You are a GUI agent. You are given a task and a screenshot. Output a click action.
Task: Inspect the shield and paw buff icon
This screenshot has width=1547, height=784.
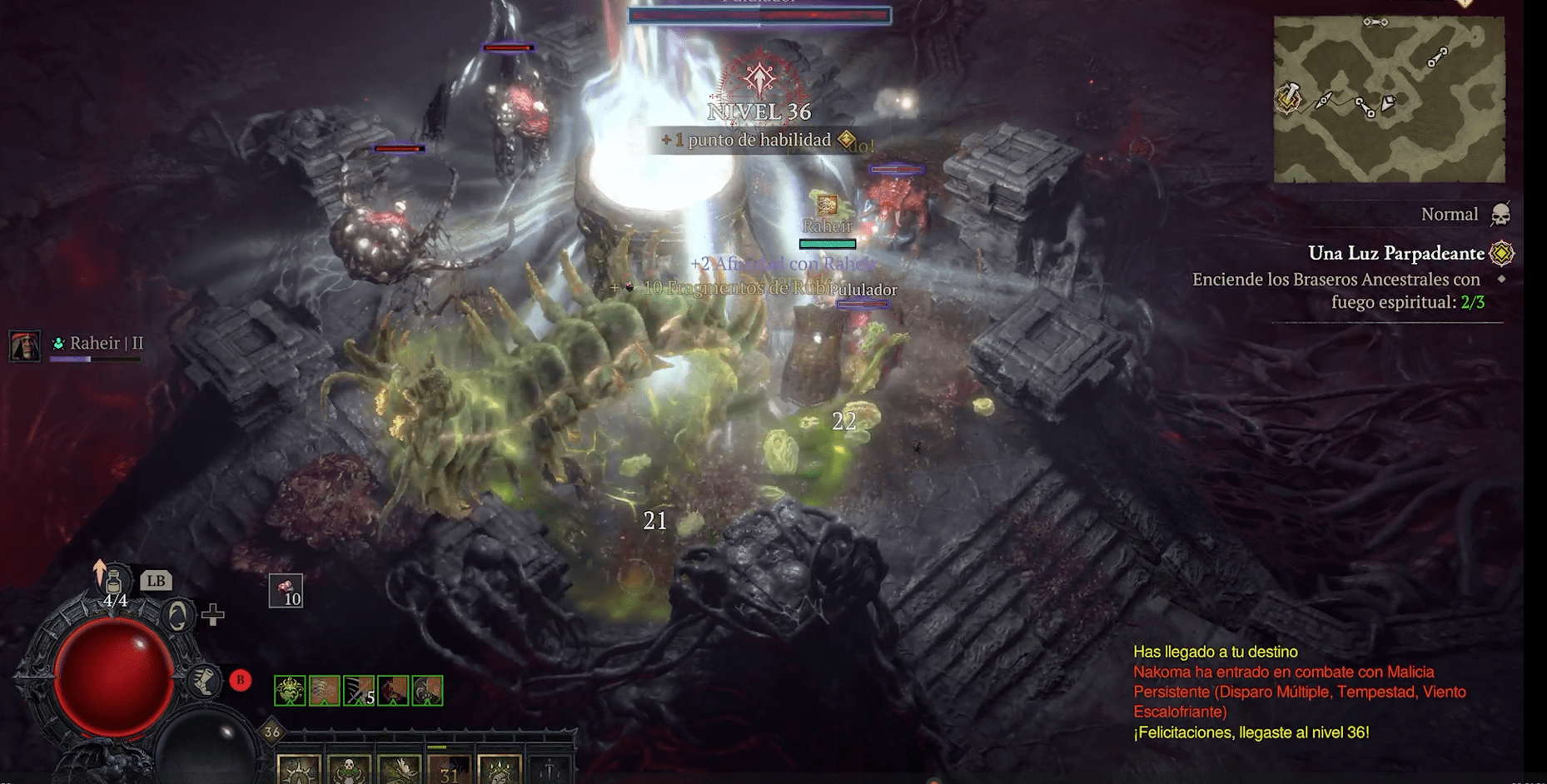[x=427, y=691]
